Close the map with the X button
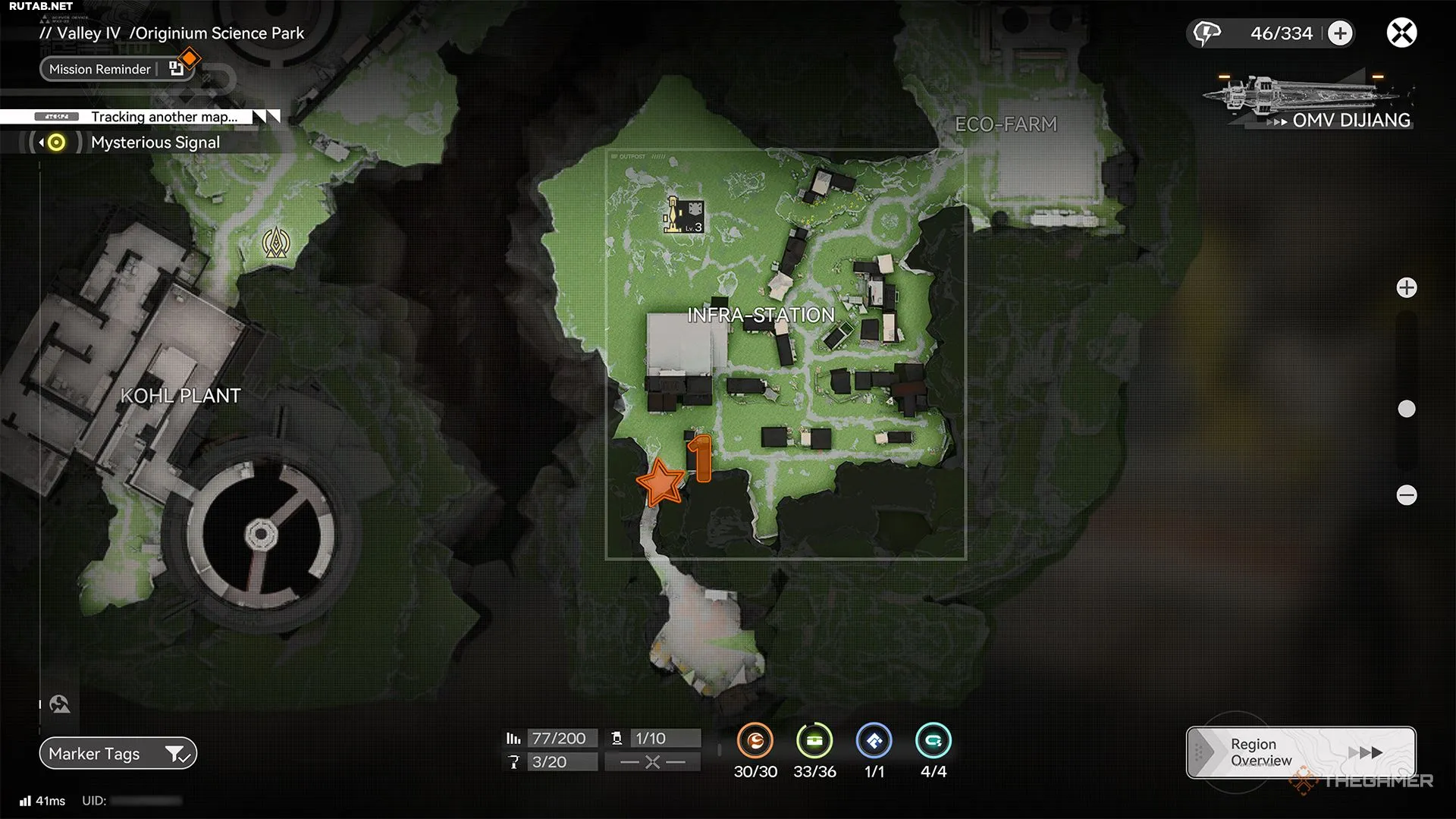The width and height of the screenshot is (1456, 819). [x=1401, y=33]
